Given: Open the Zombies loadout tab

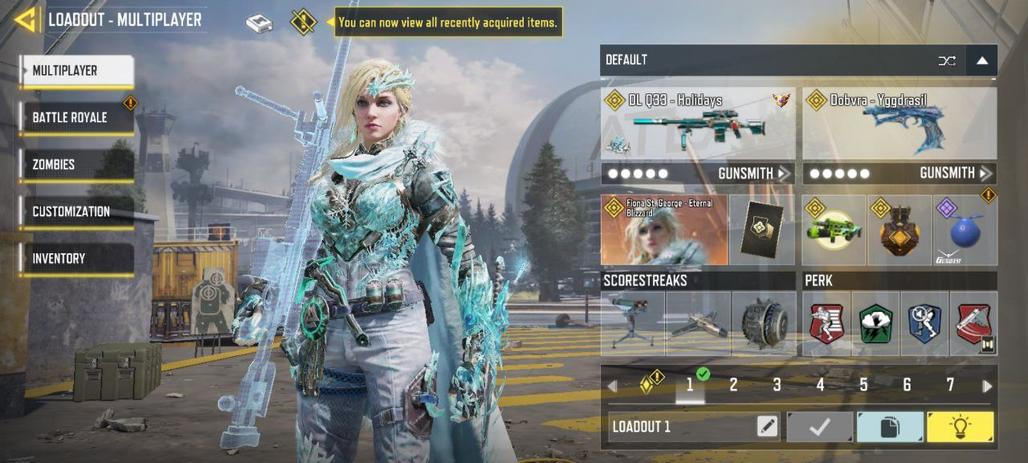Looking at the screenshot, I should click(77, 165).
